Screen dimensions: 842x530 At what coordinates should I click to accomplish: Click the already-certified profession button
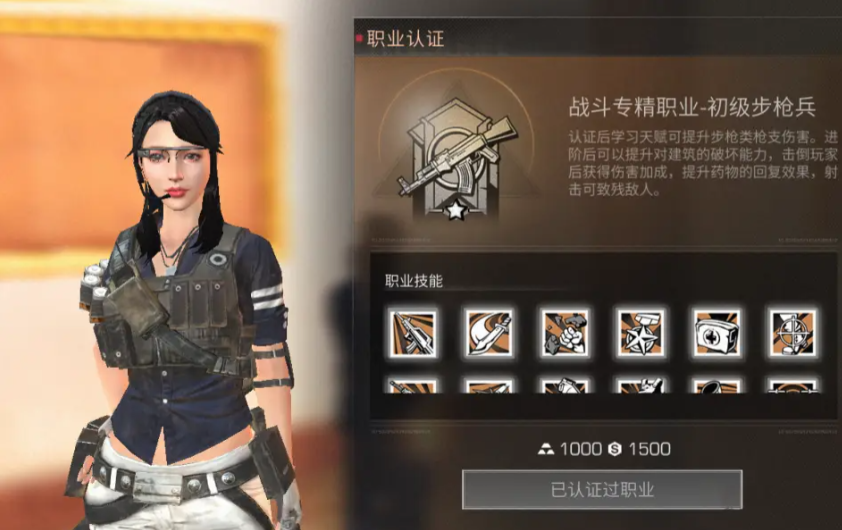coord(602,489)
